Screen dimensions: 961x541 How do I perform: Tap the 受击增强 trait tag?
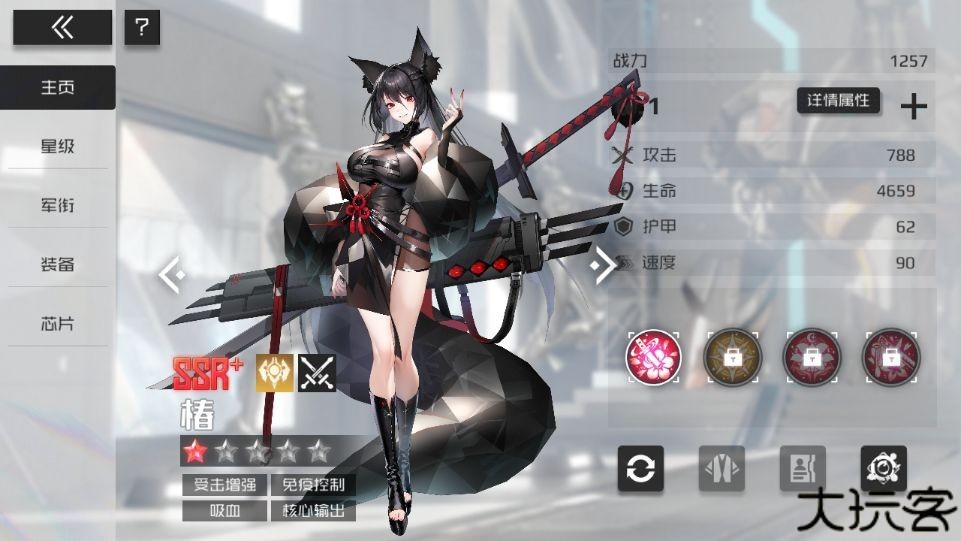pos(224,486)
